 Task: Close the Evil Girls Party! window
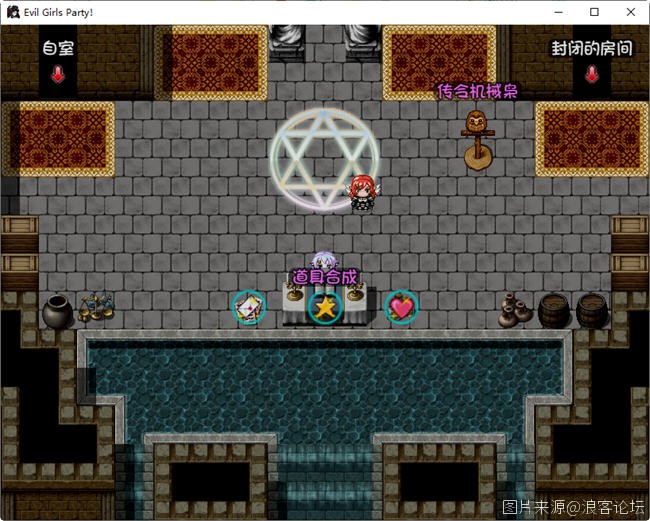630,12
